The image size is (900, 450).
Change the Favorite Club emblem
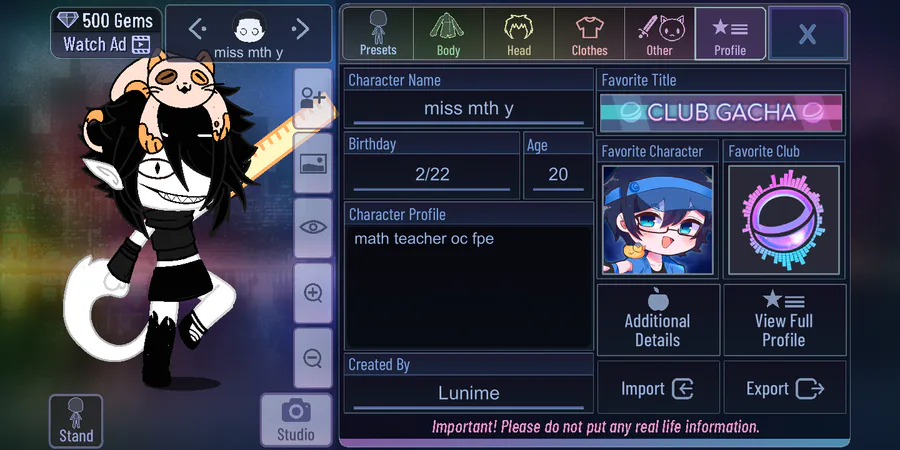783,221
